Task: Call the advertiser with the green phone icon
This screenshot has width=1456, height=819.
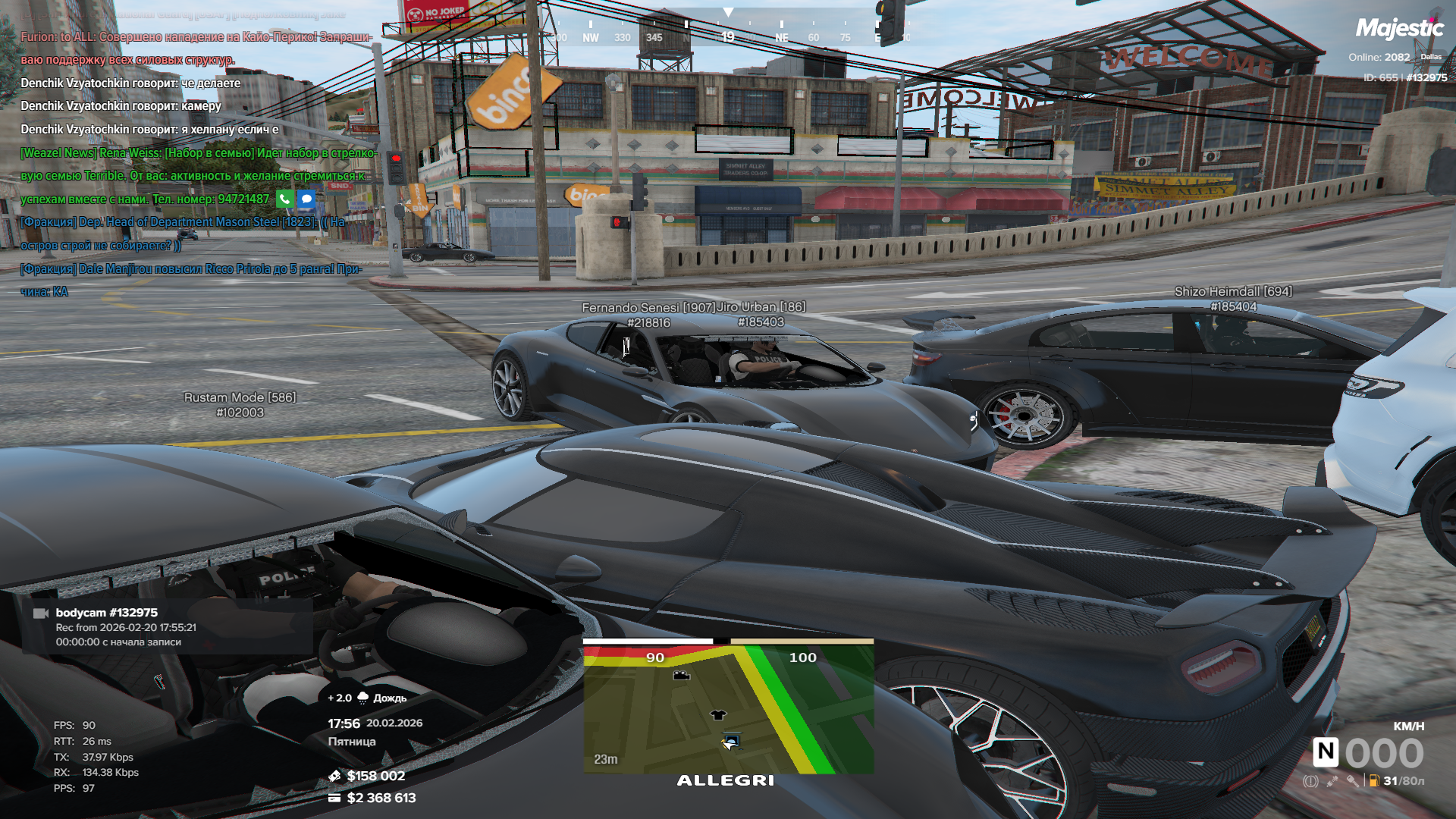Action: coord(284,199)
